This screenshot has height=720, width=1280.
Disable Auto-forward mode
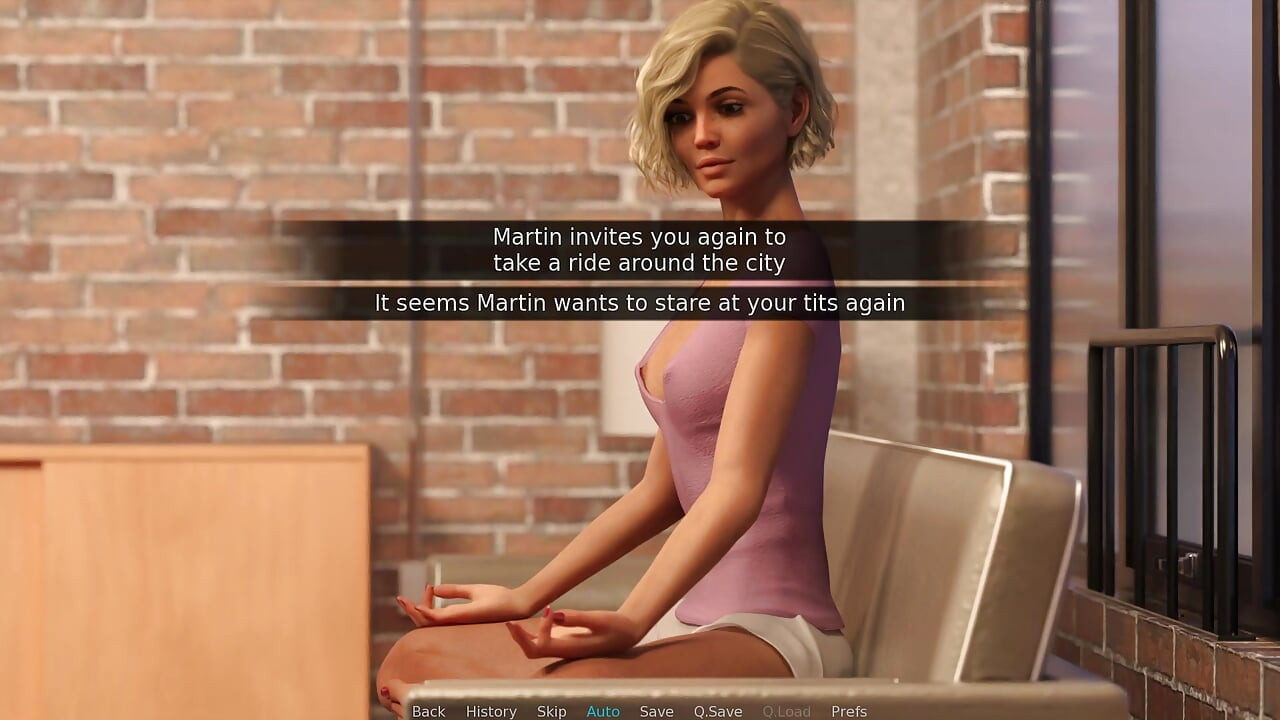[x=603, y=711]
